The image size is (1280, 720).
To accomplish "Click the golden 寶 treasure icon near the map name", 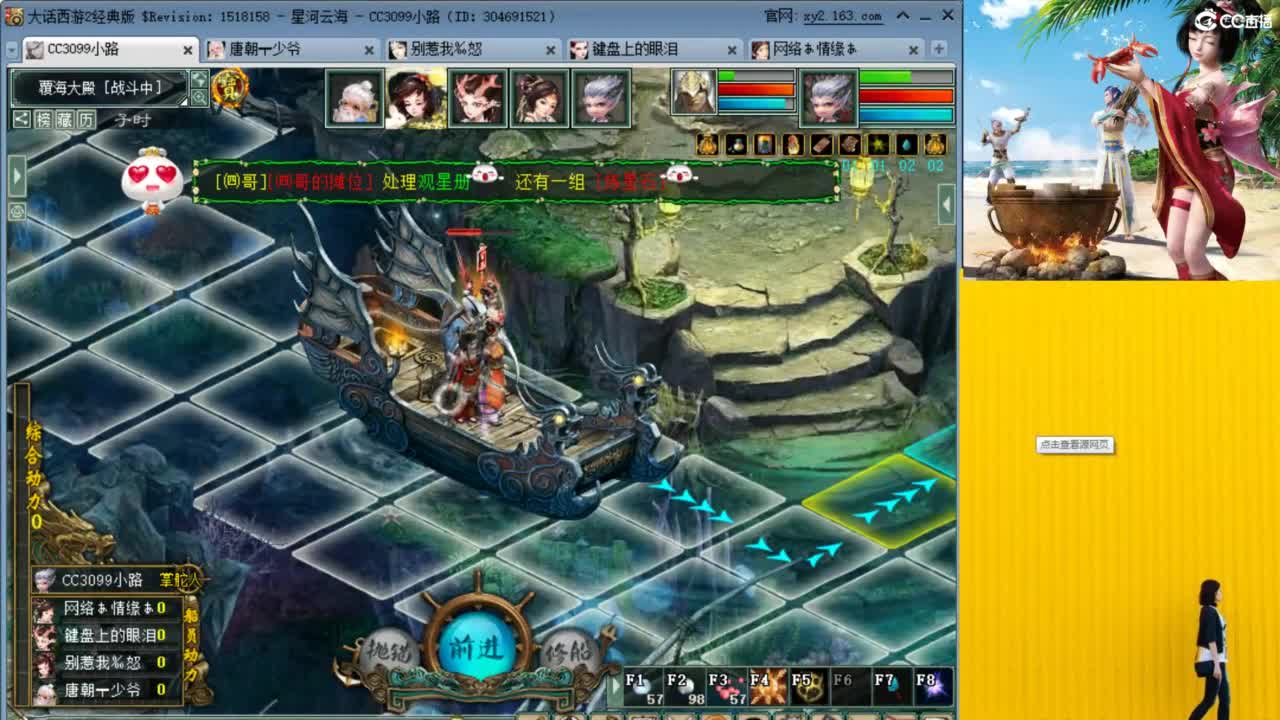I will pos(229,88).
